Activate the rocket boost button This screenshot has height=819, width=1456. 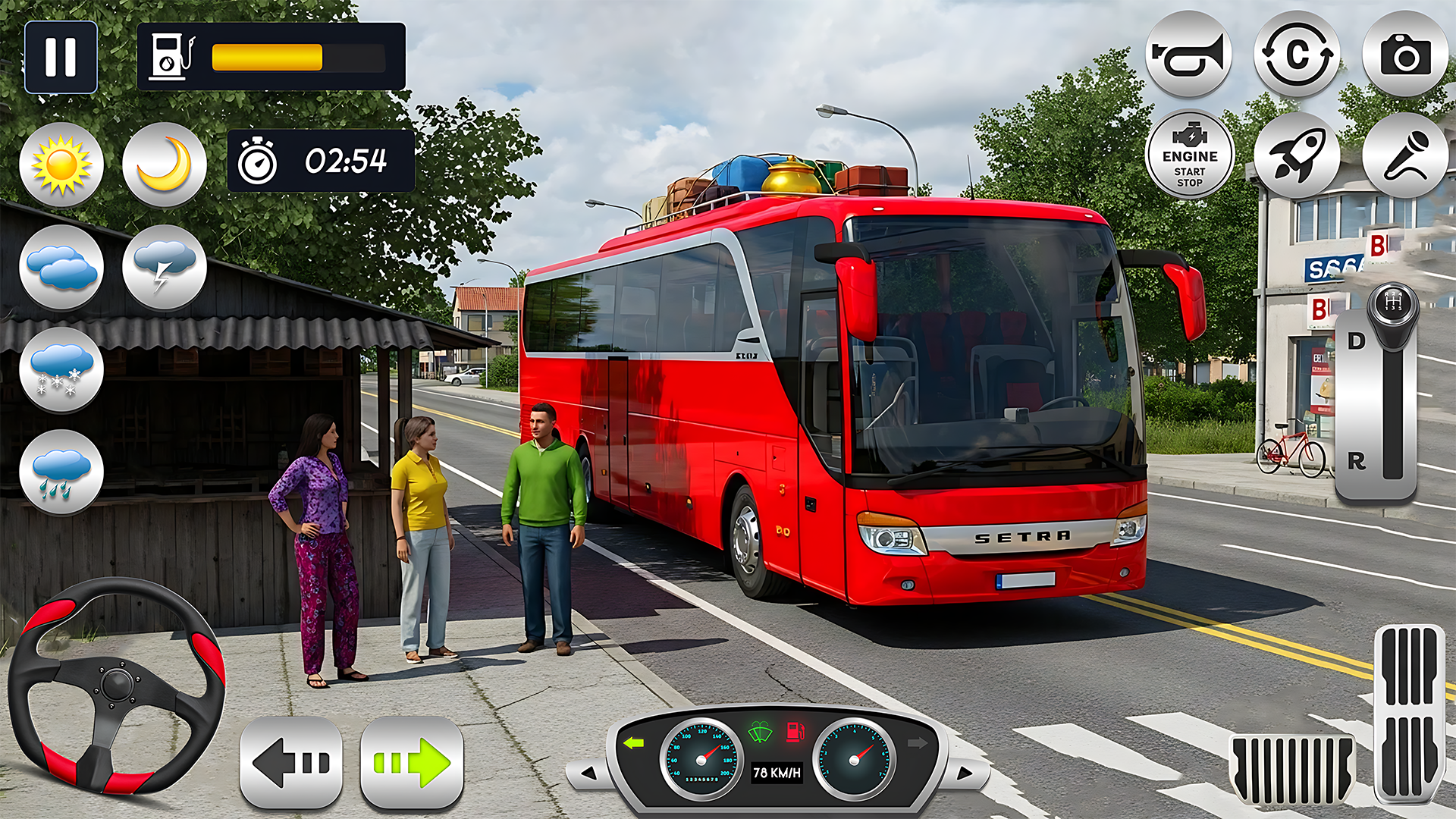1297,155
